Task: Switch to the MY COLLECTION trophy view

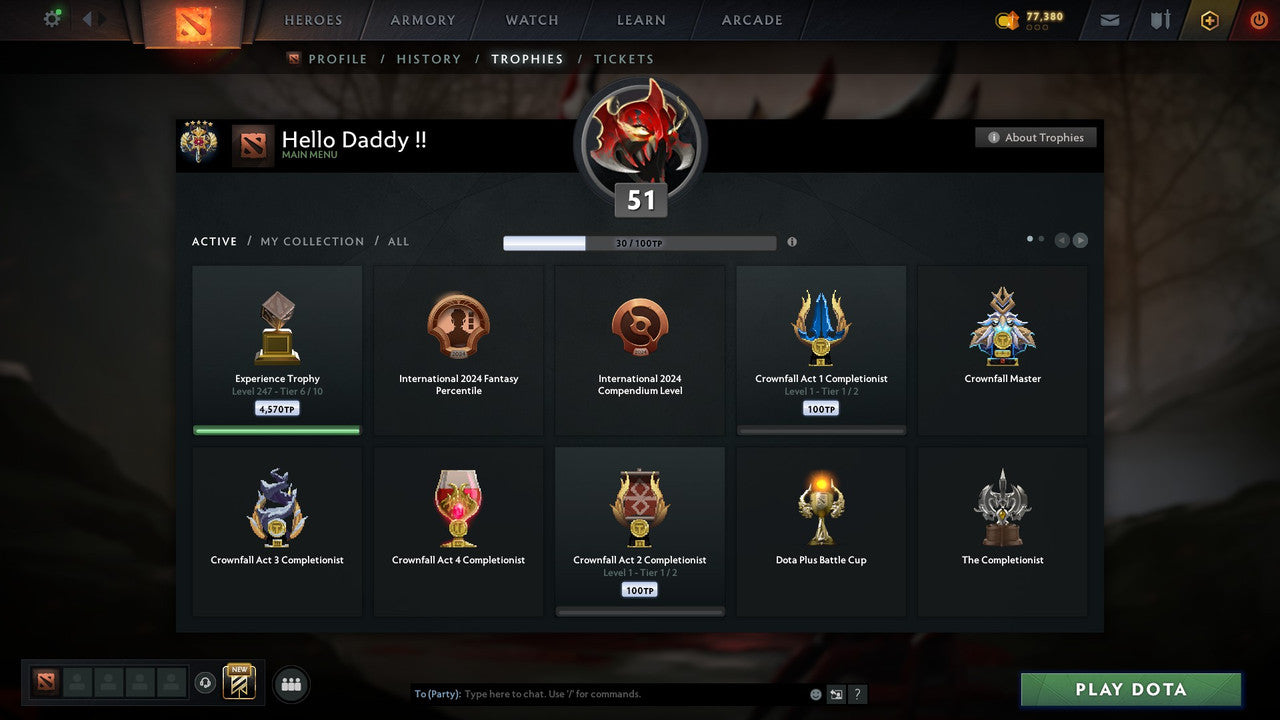Action: (x=312, y=241)
